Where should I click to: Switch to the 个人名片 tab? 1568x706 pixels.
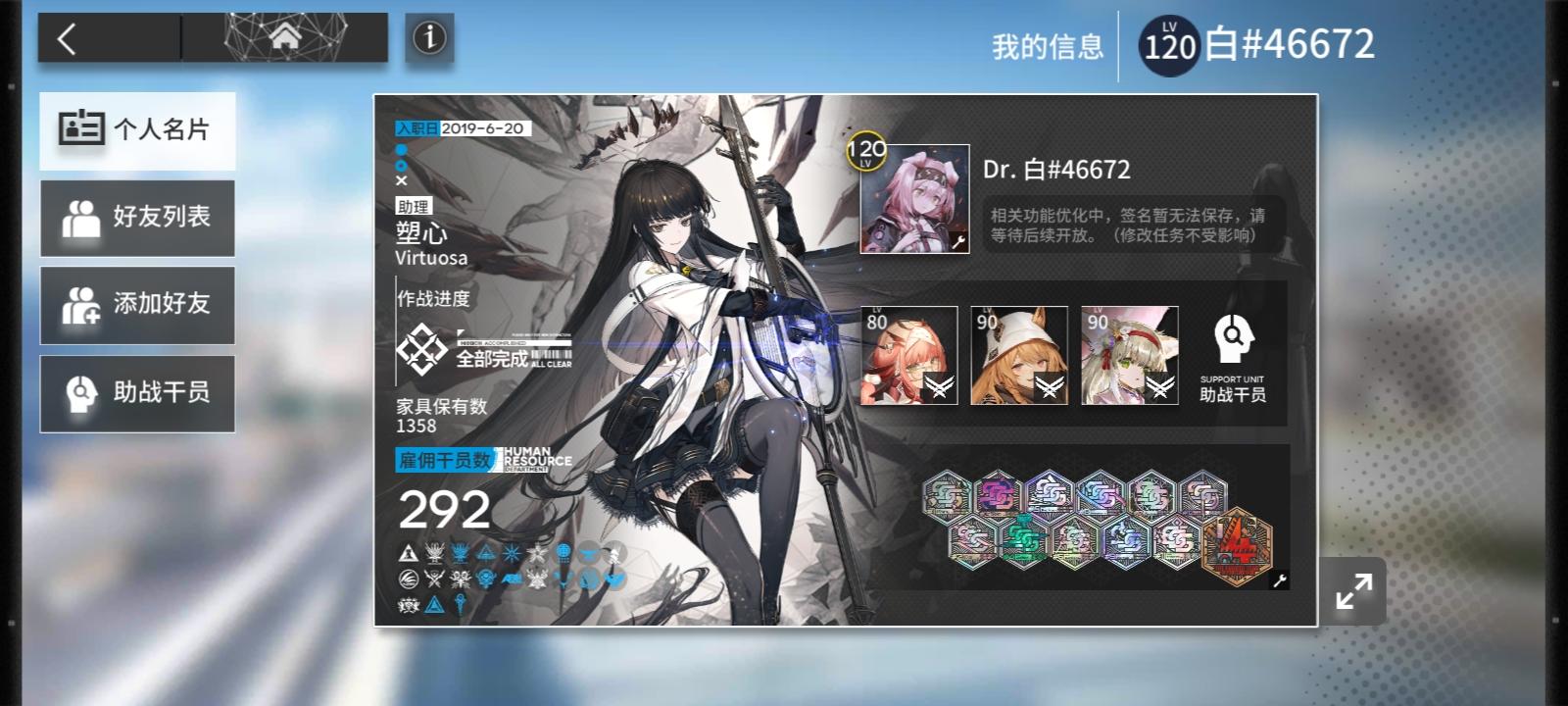[137, 128]
